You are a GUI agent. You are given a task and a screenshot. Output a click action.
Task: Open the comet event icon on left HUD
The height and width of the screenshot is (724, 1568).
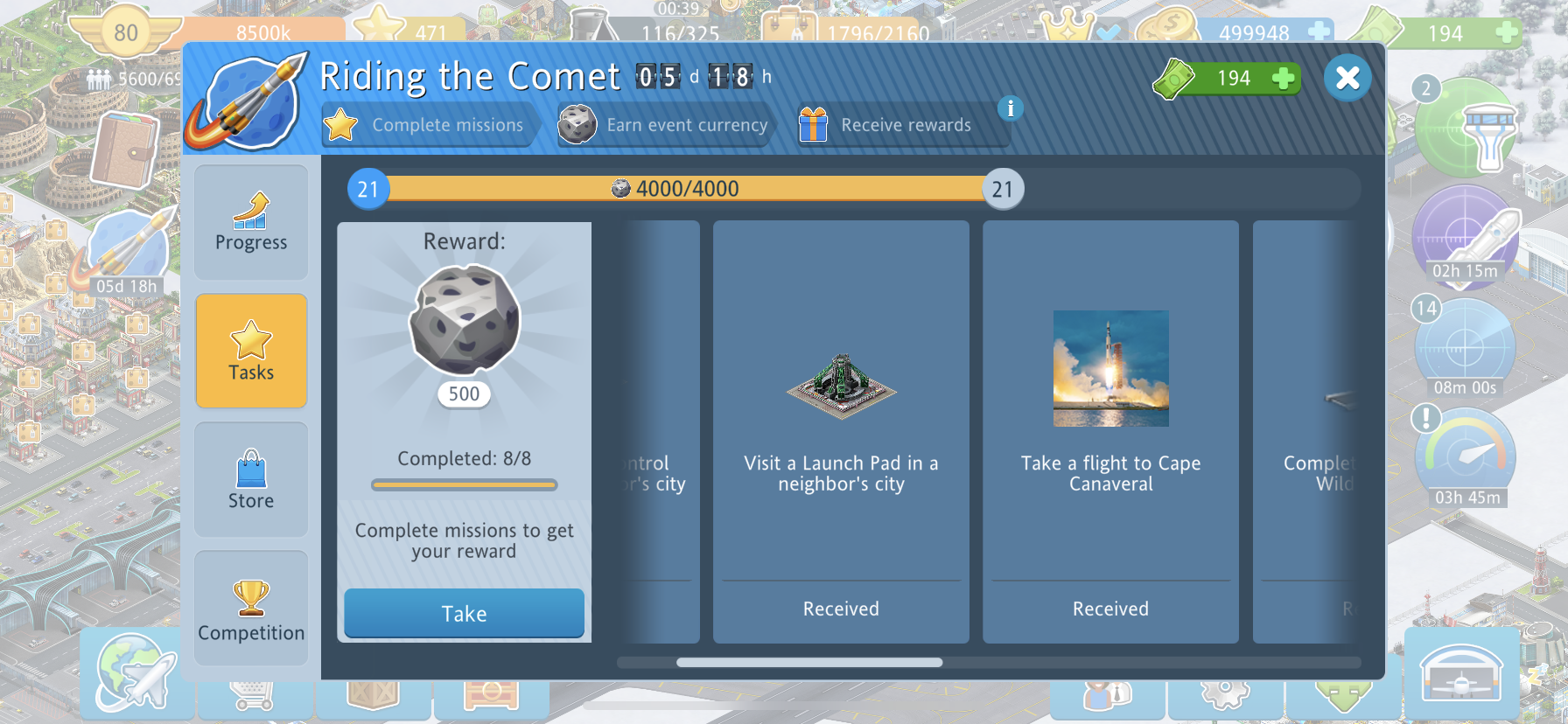click(x=127, y=249)
